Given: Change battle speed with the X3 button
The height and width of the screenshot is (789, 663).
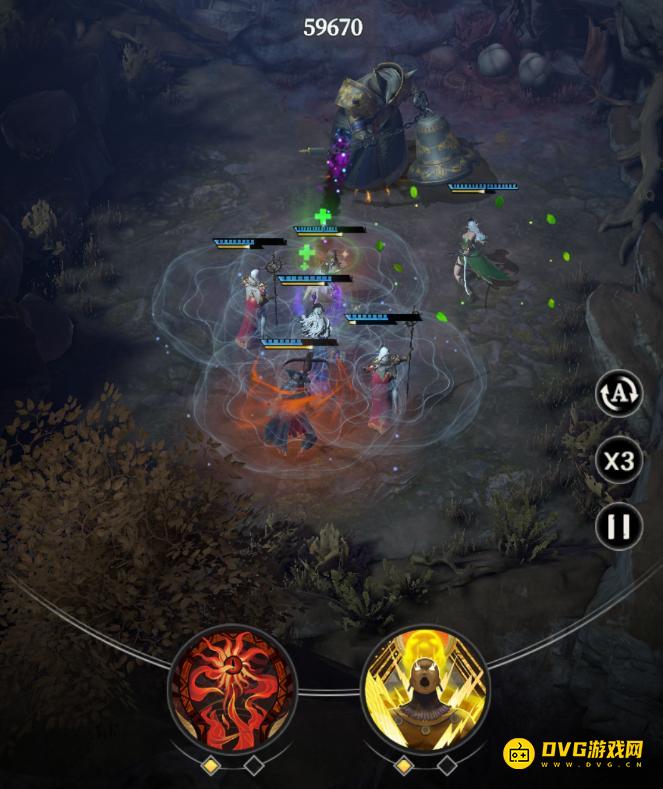Looking at the screenshot, I should (x=619, y=461).
